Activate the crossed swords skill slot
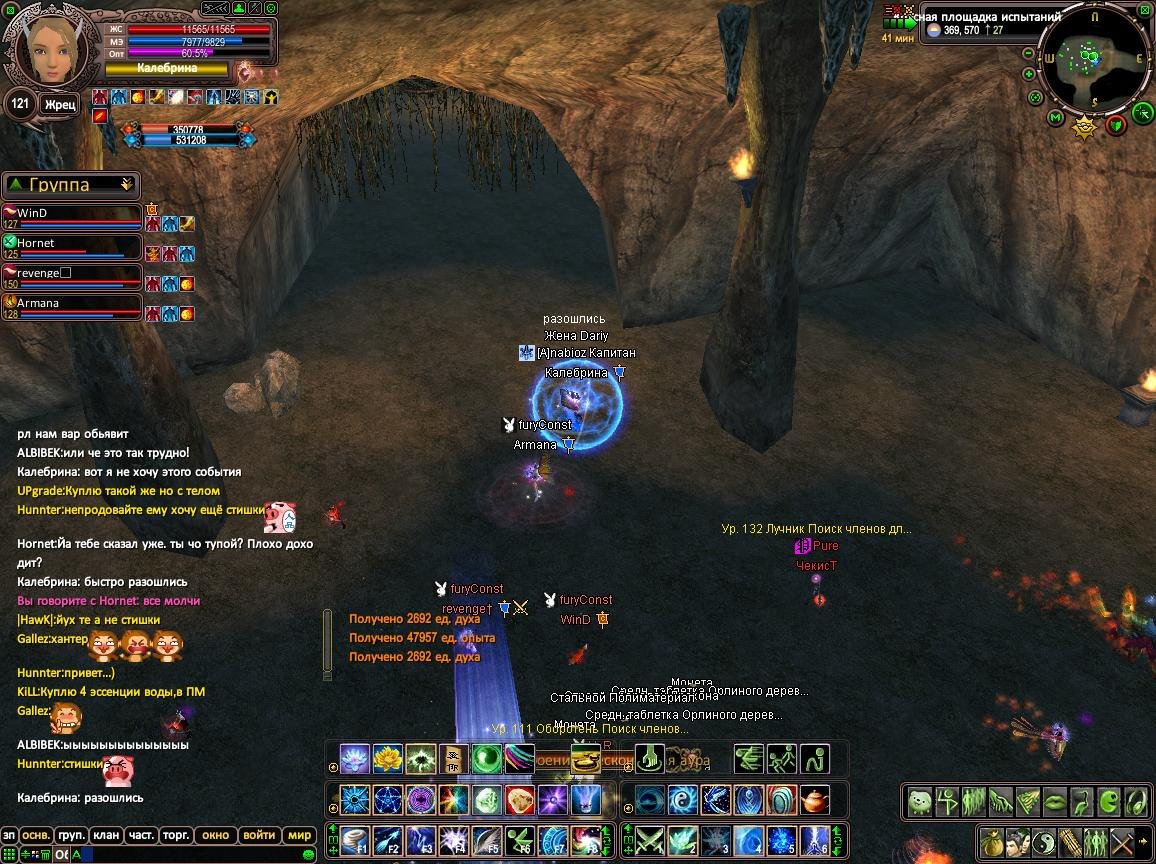Viewport: 1156px width, 864px height. coord(650,839)
